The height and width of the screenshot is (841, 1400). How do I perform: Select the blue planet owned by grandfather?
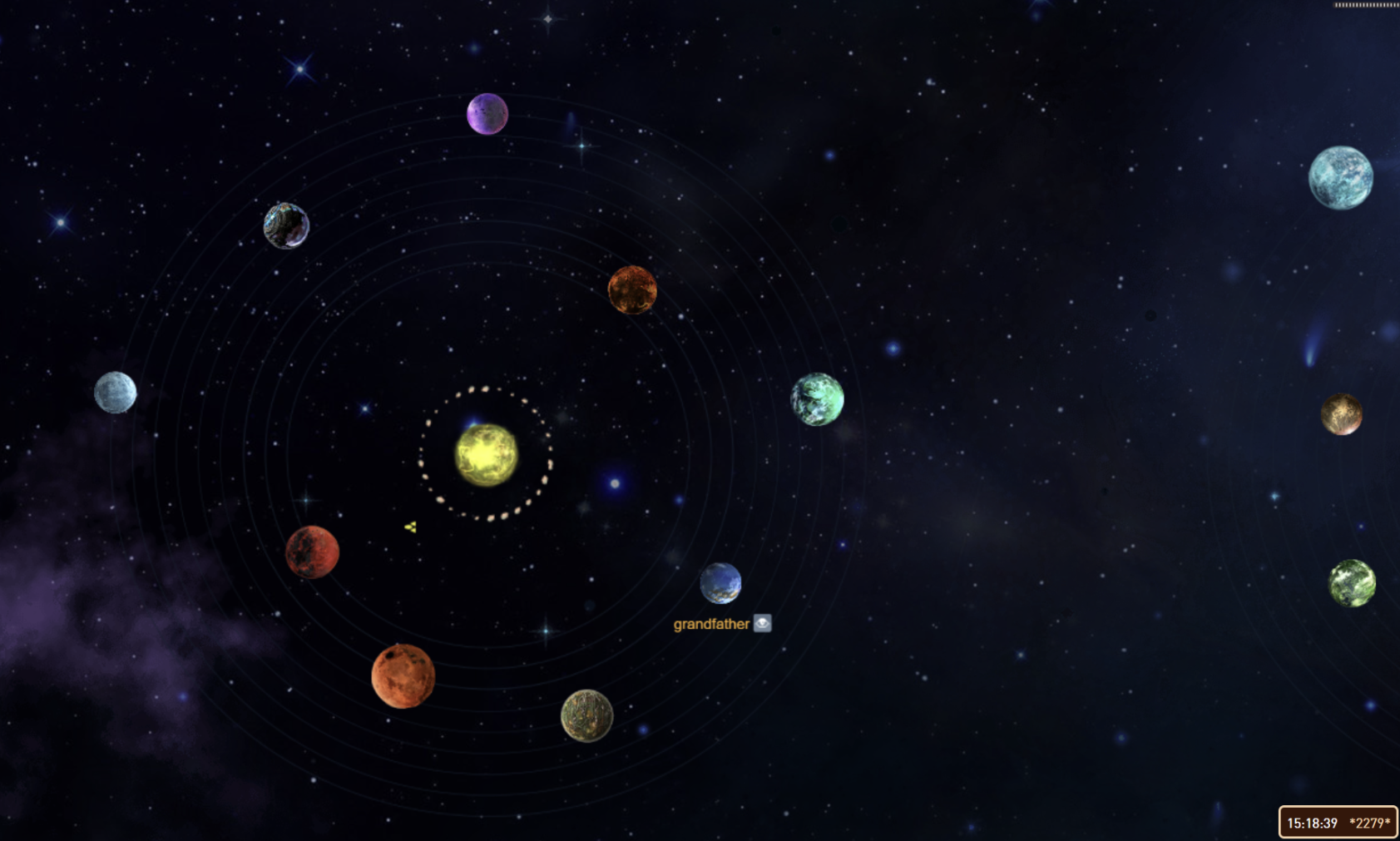pyautogui.click(x=720, y=582)
